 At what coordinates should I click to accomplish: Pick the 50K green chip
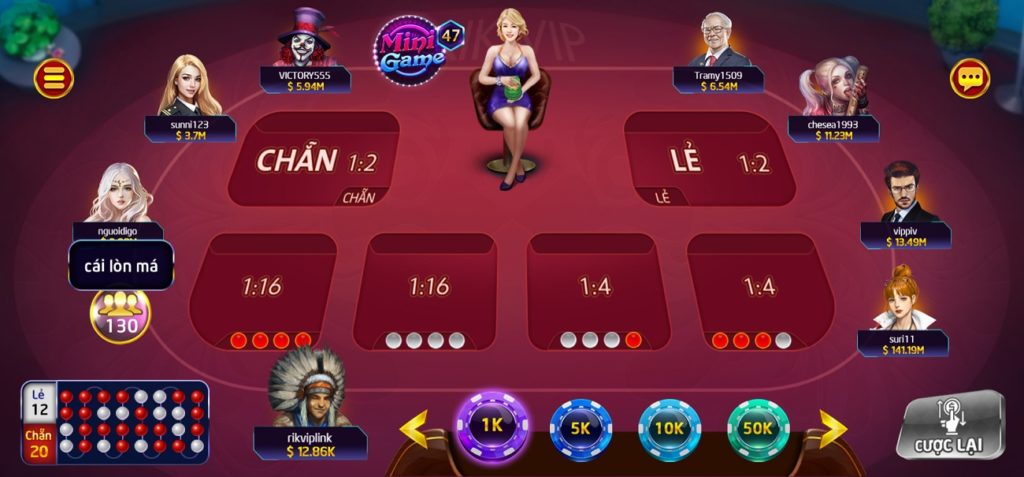click(x=757, y=428)
